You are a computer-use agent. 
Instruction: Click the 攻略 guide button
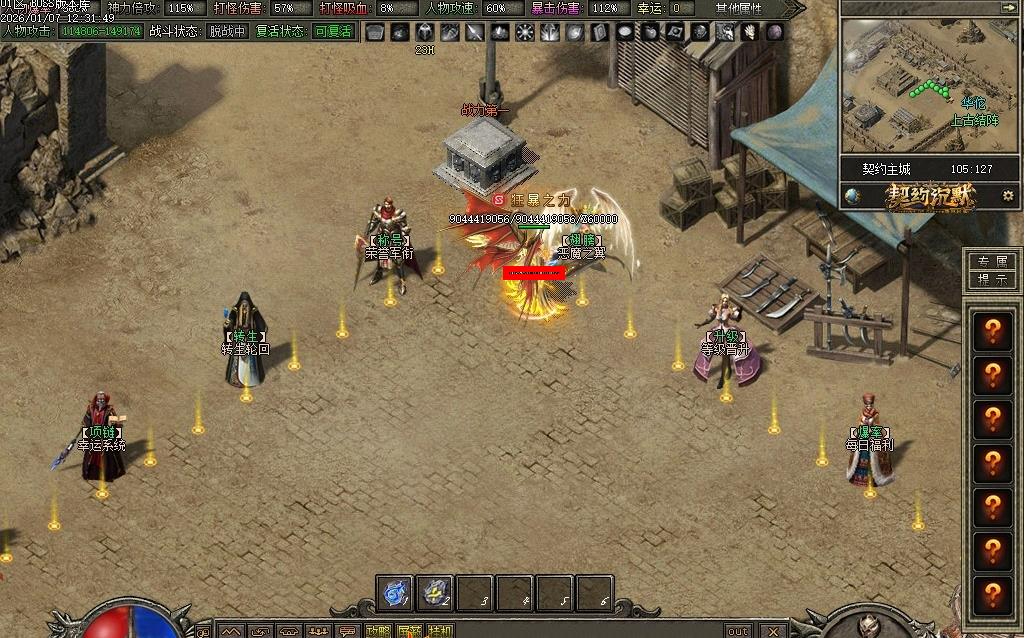tap(378, 631)
